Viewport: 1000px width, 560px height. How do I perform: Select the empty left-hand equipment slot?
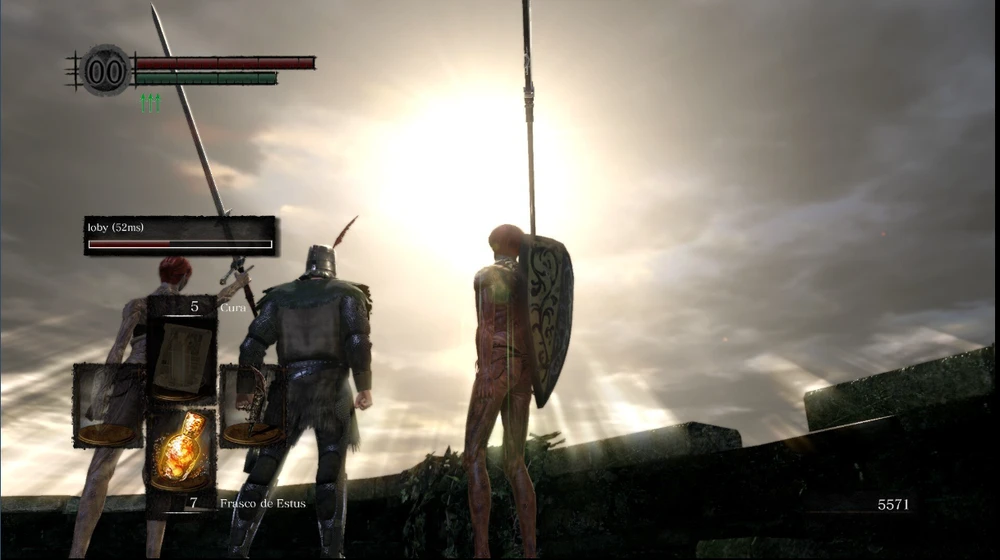(108, 405)
